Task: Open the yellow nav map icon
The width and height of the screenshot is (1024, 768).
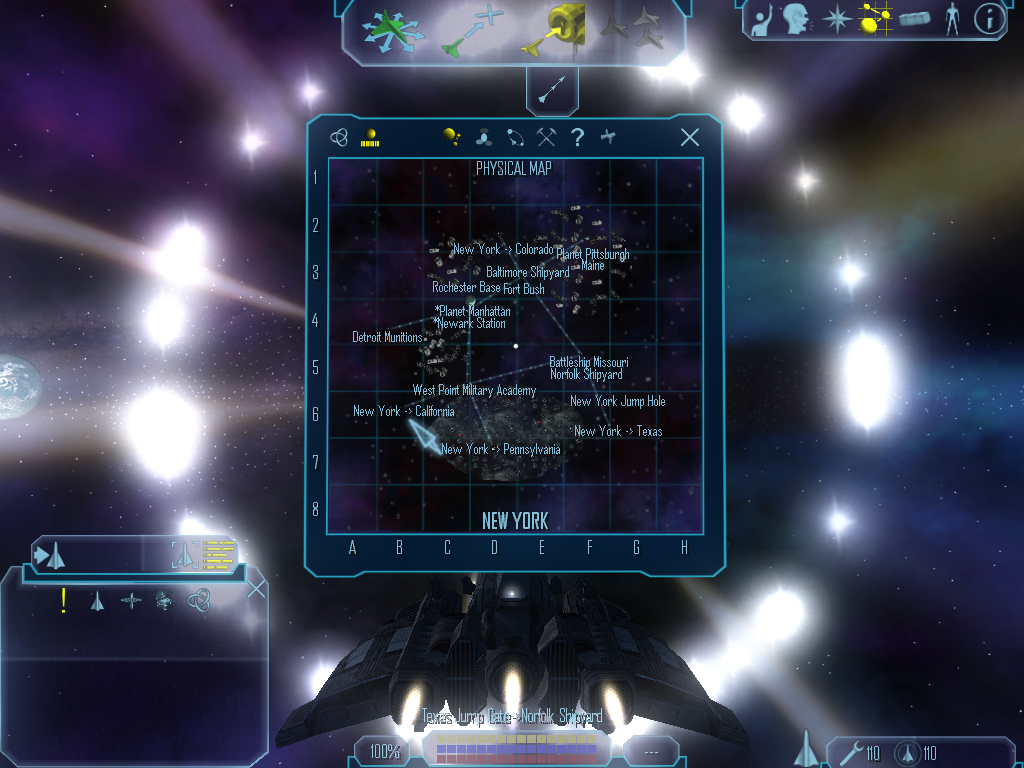Action: [875, 19]
